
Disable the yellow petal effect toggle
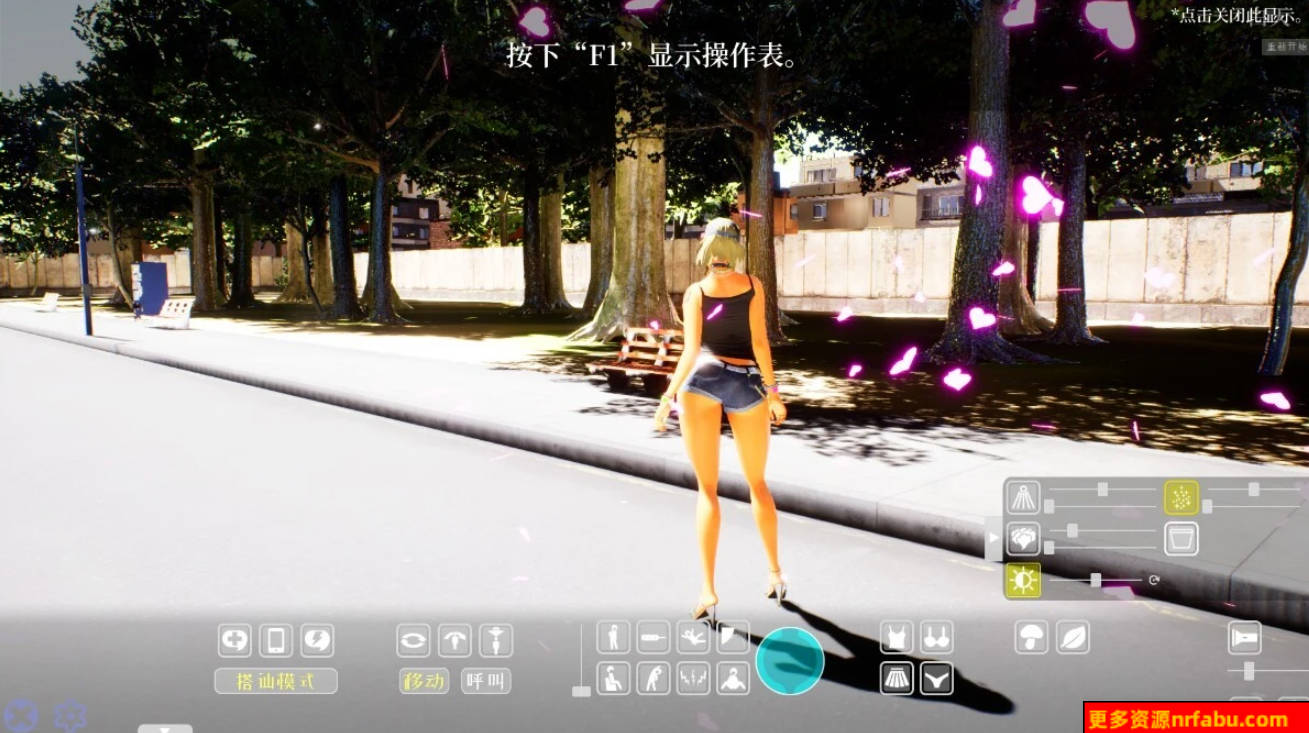pos(1181,496)
